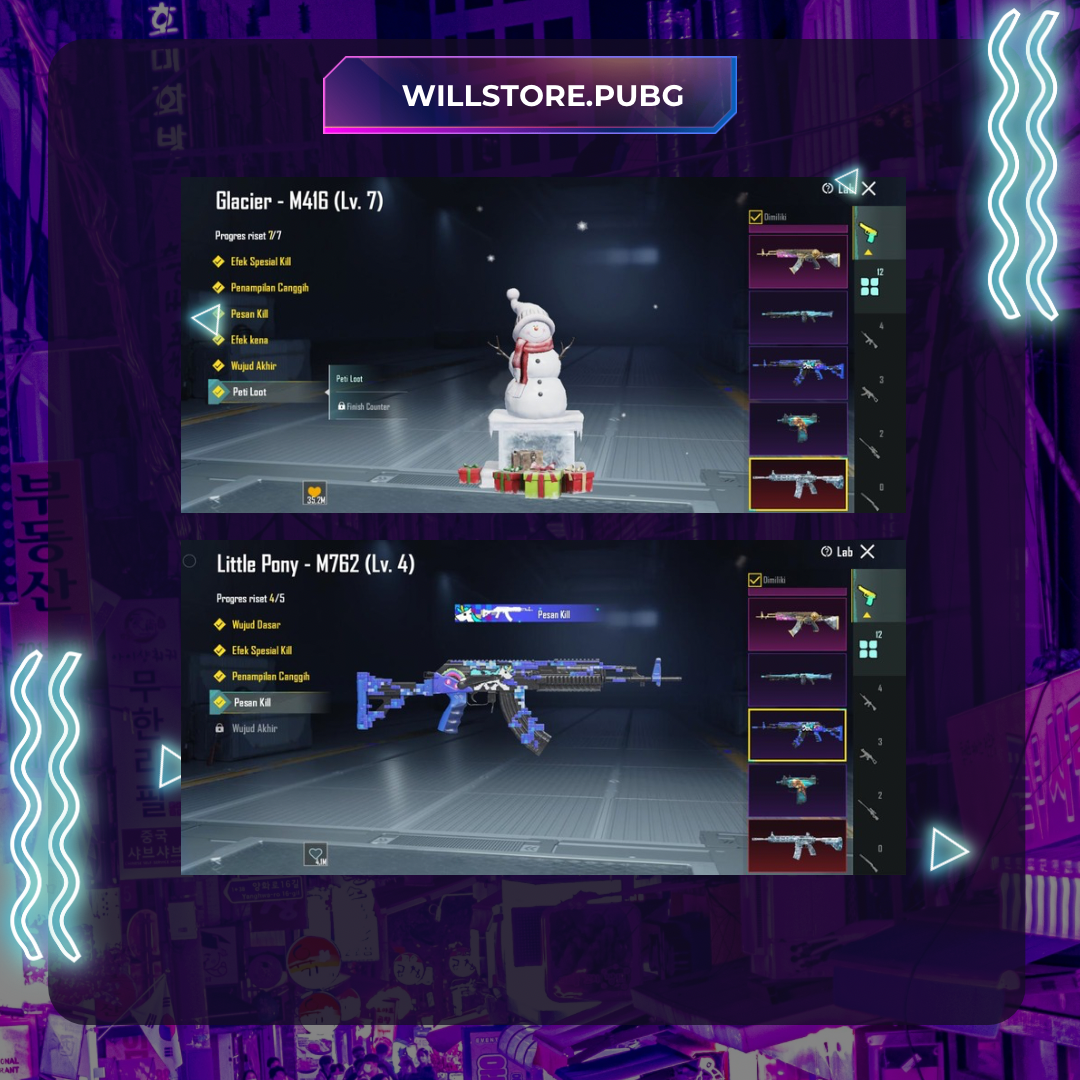Choose the locked "Finish Counter" option
1080x1080 pixels.
click(x=363, y=407)
